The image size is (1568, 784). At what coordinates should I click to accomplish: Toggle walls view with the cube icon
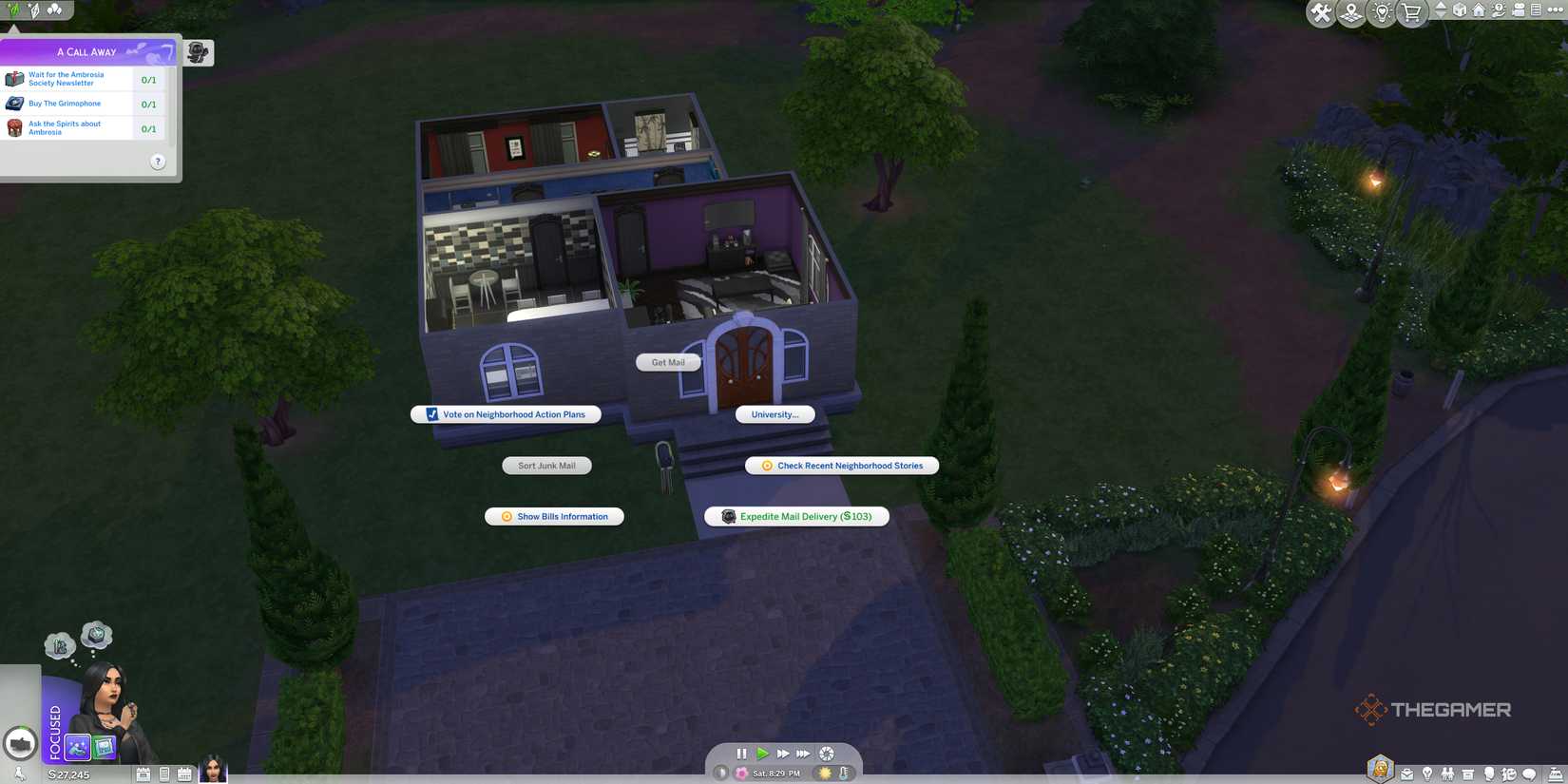coord(1460,10)
